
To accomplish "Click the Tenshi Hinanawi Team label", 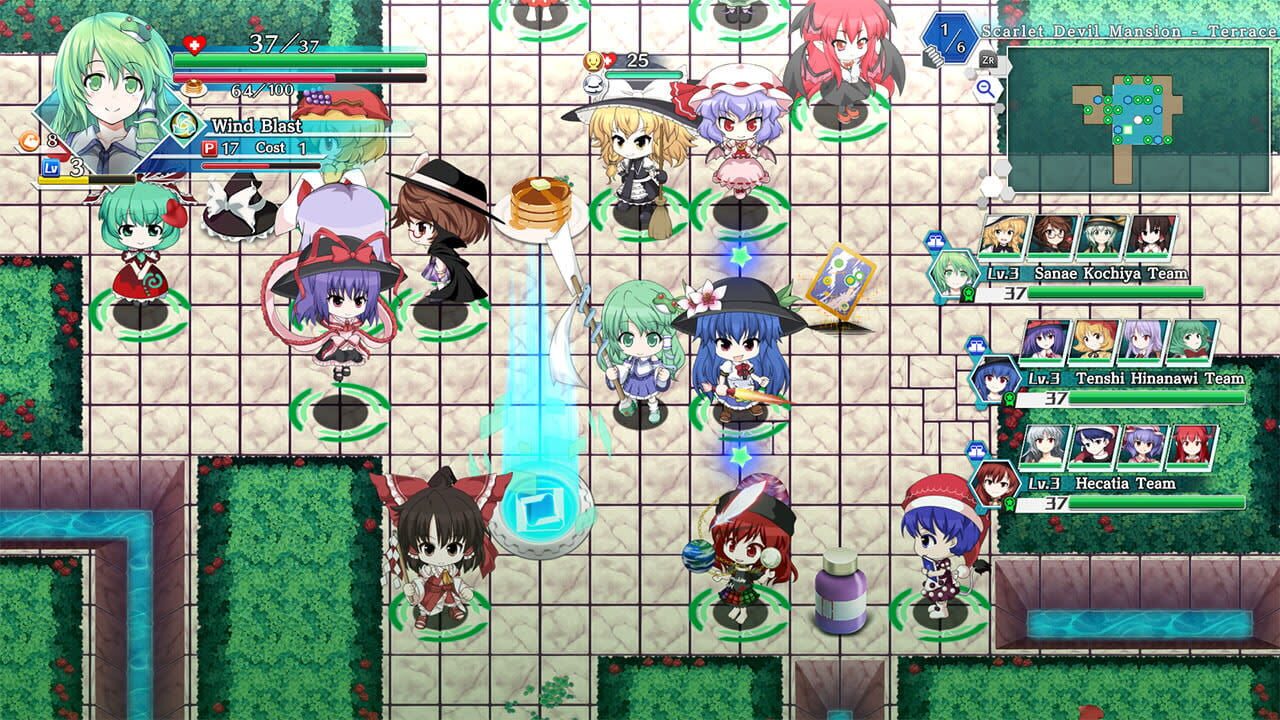I will point(1161,378).
